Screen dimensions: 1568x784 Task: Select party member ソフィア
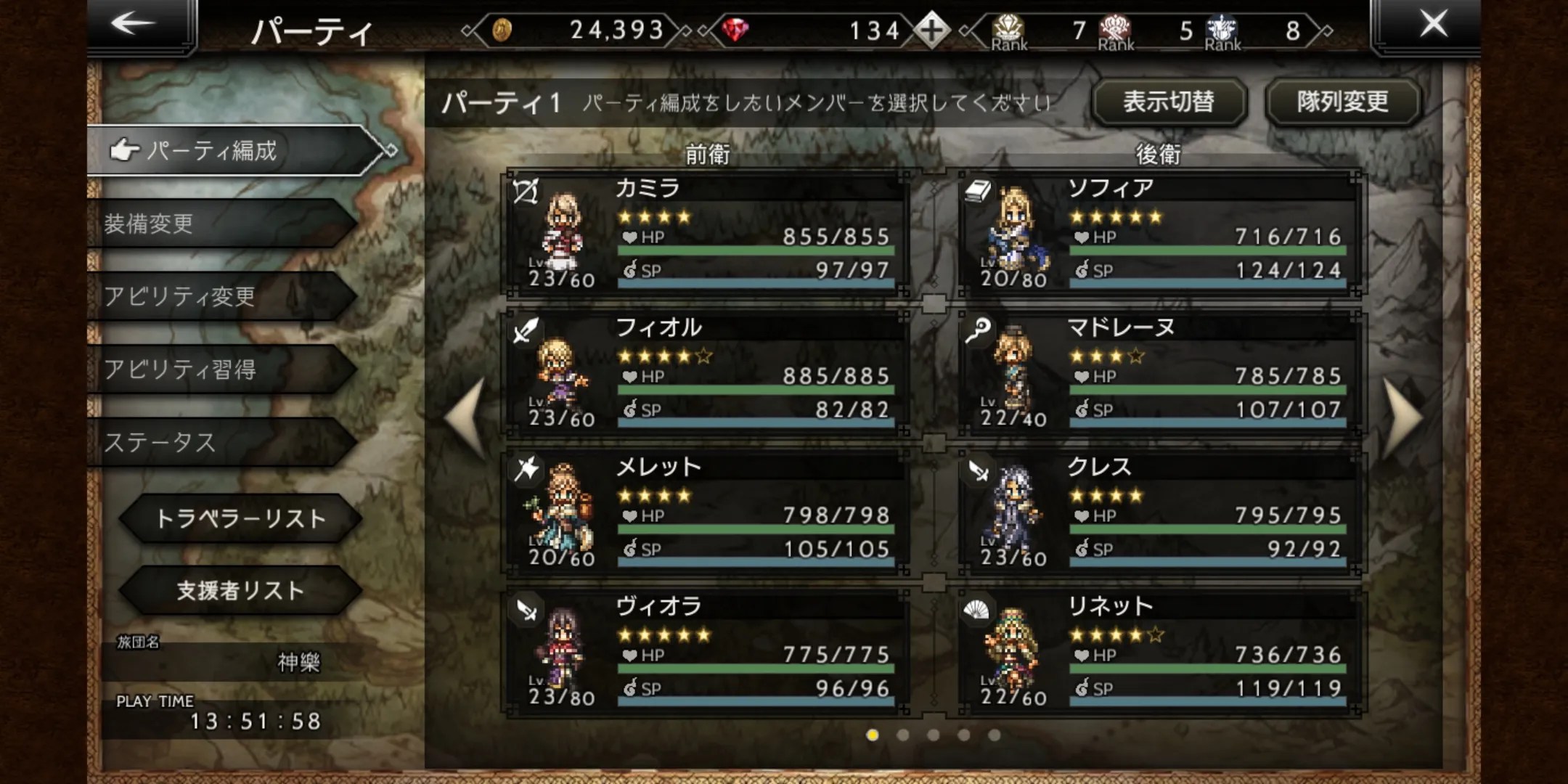pyautogui.click(x=1159, y=234)
